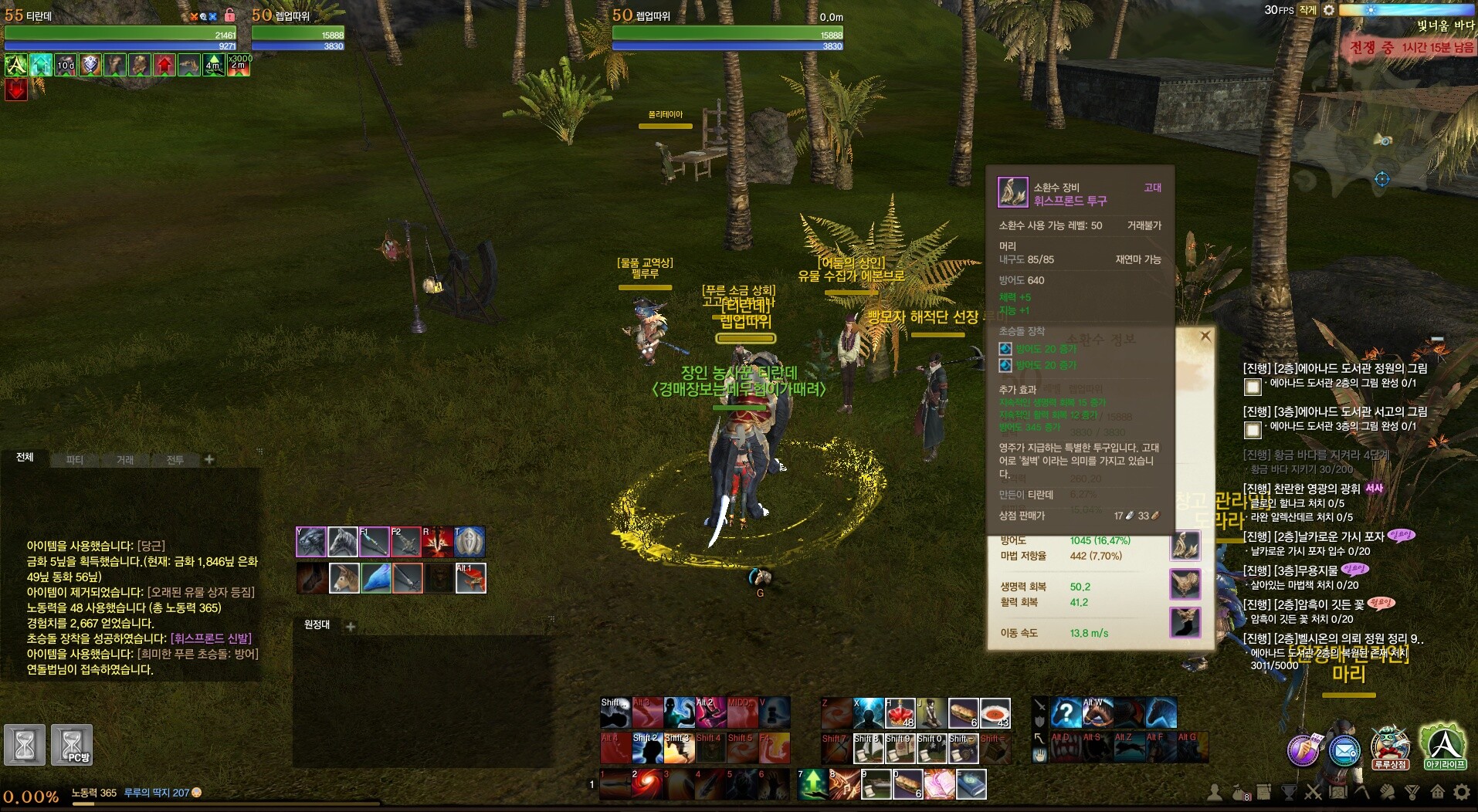Open the mail envelope icon
This screenshot has width=1478, height=812.
coord(1344,750)
